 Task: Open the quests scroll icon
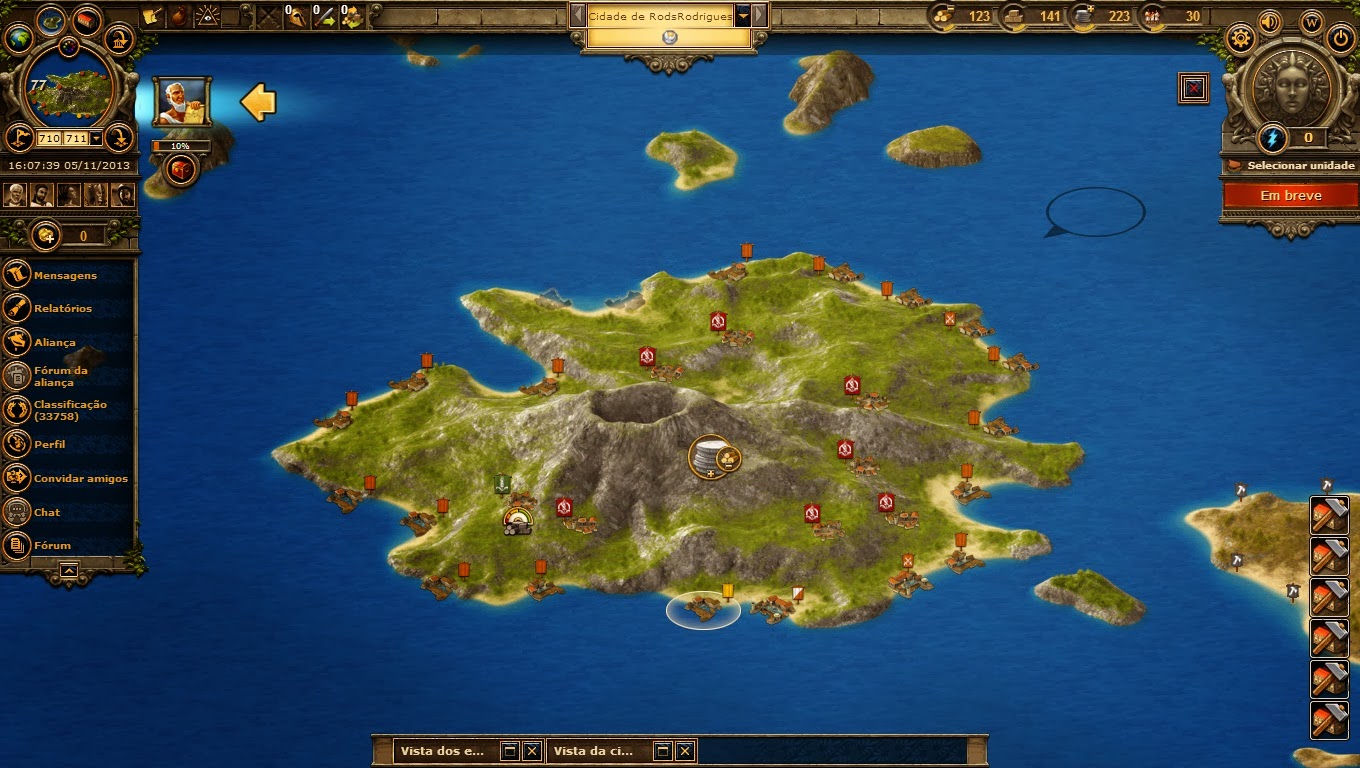coord(153,16)
